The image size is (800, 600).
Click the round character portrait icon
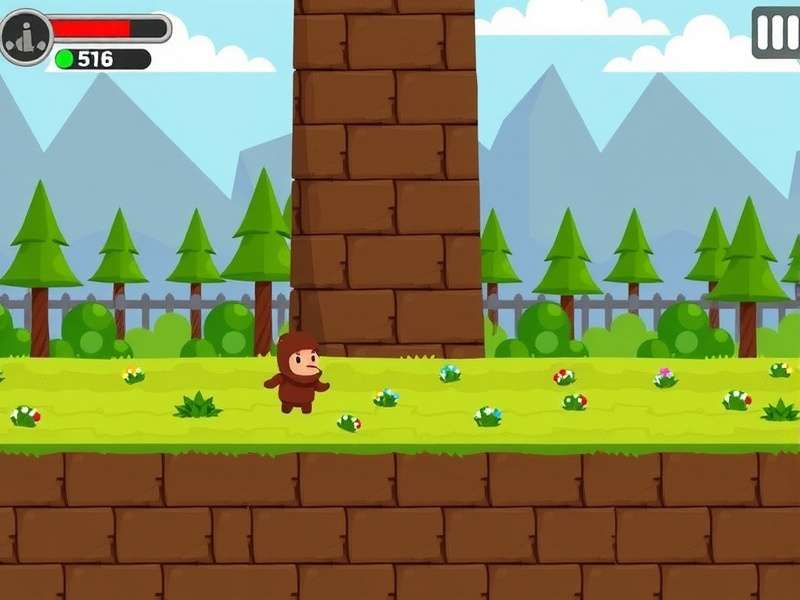click(x=25, y=37)
